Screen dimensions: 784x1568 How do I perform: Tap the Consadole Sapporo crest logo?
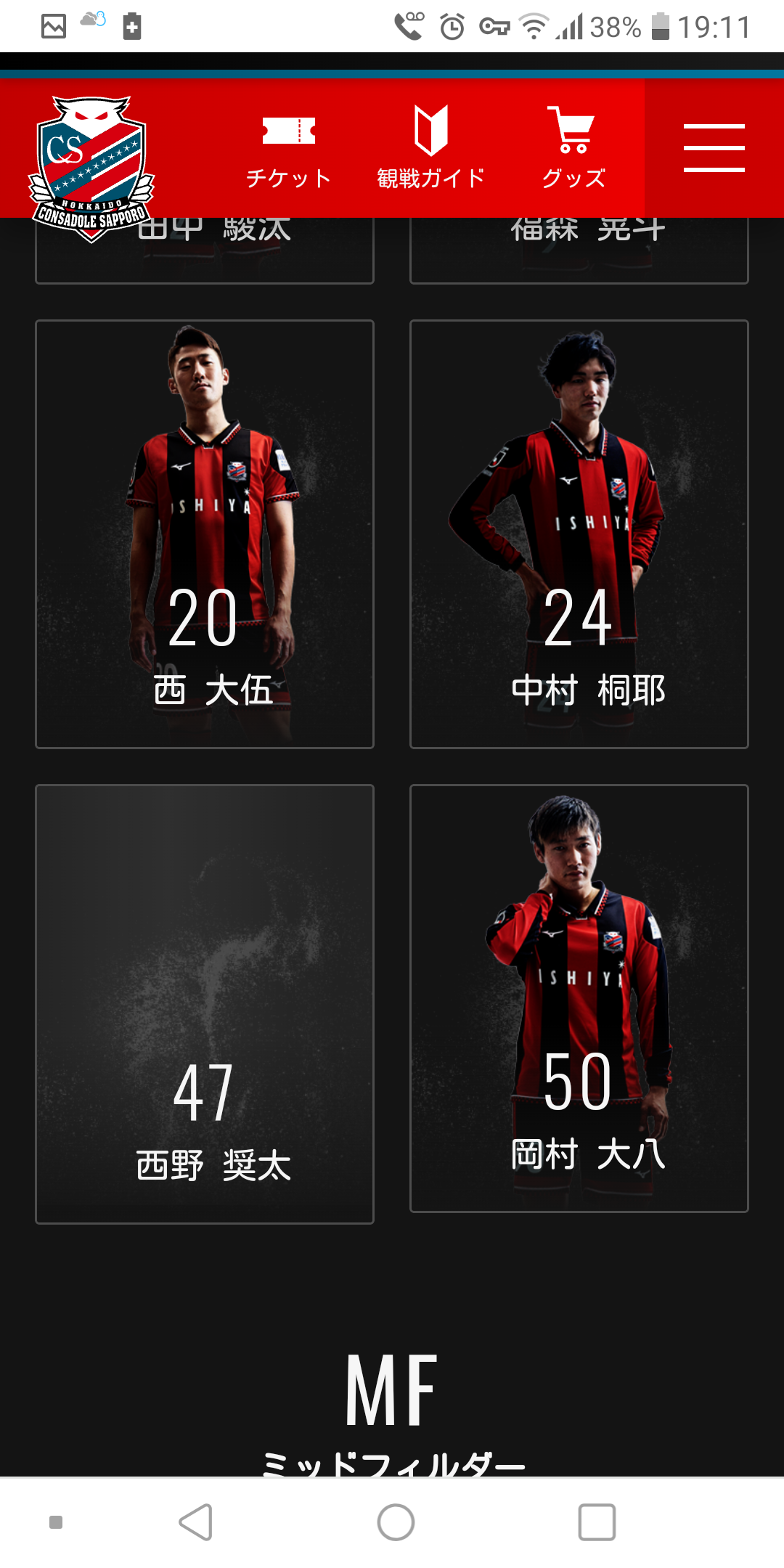click(x=91, y=168)
